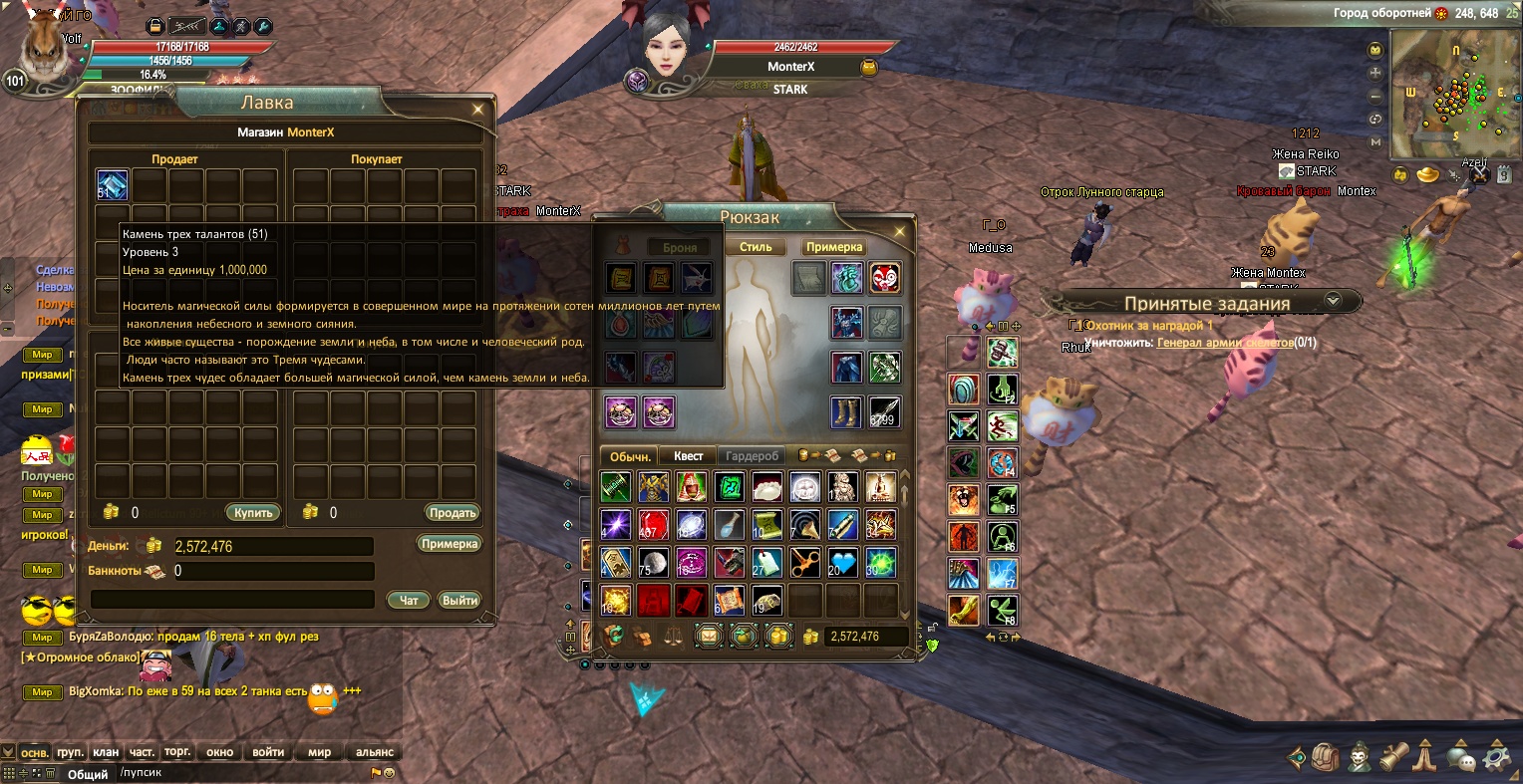Select the equipped boots slot

[846, 411]
